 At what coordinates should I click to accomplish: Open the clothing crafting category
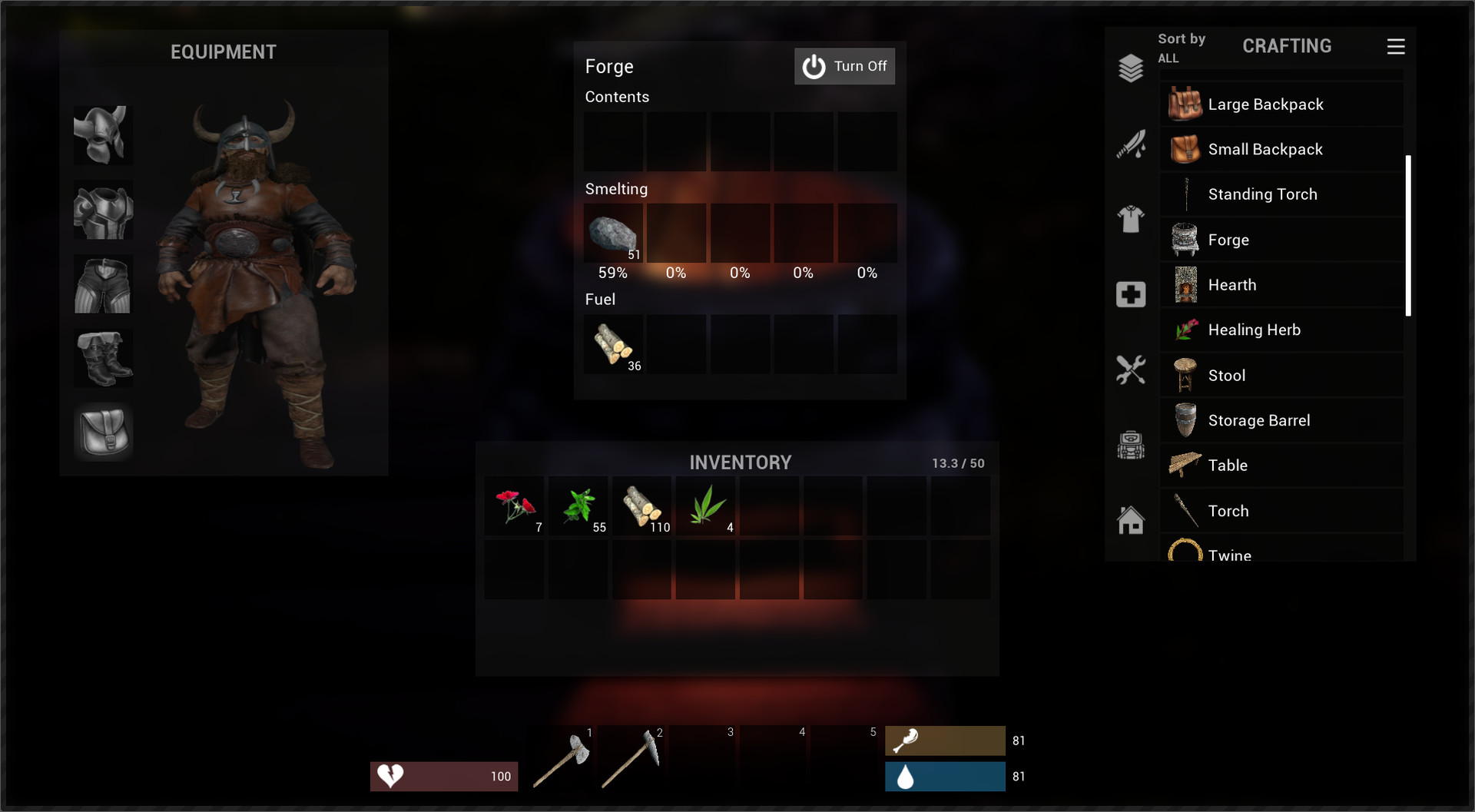click(x=1129, y=220)
